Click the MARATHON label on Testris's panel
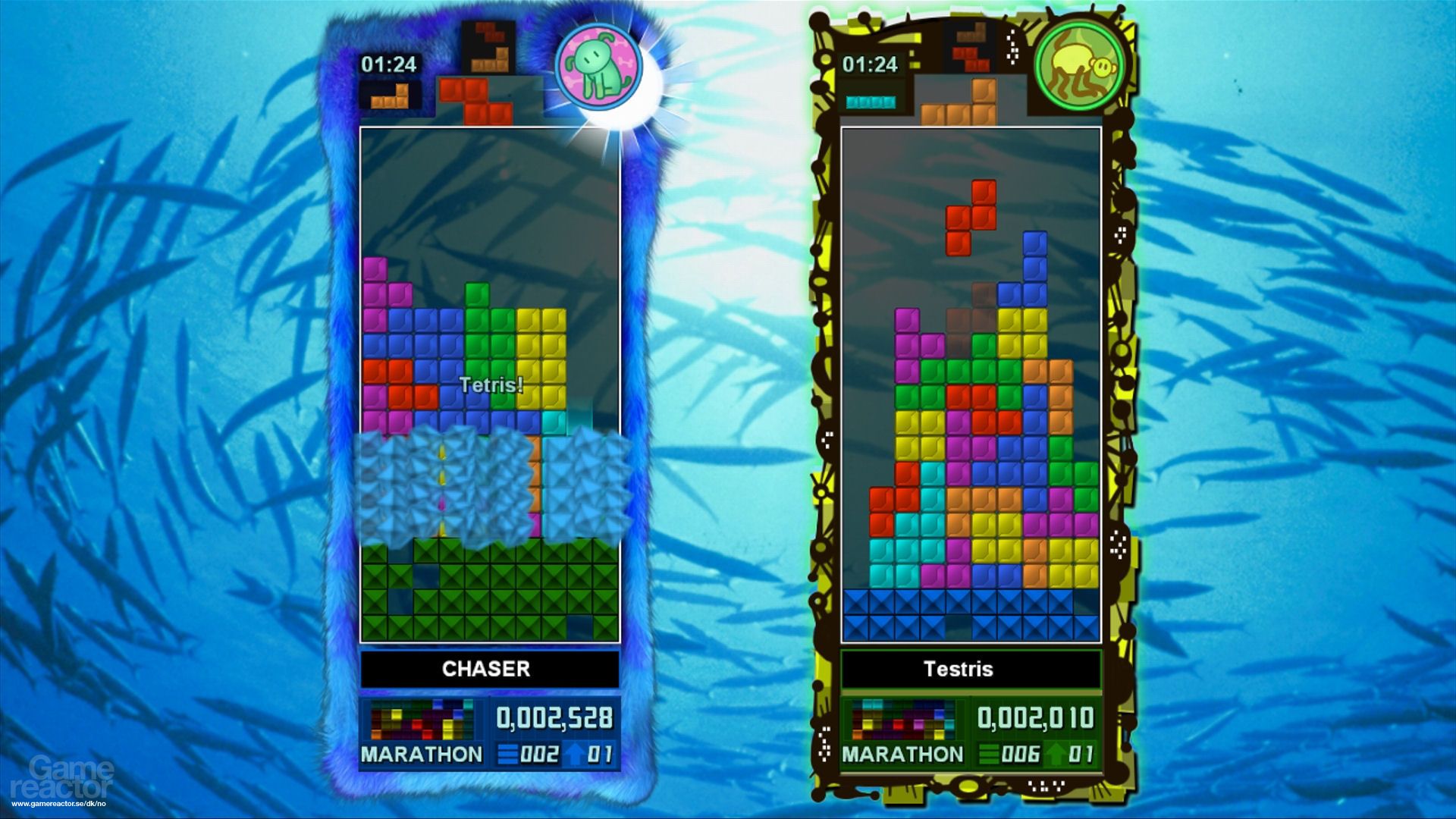 click(x=903, y=755)
